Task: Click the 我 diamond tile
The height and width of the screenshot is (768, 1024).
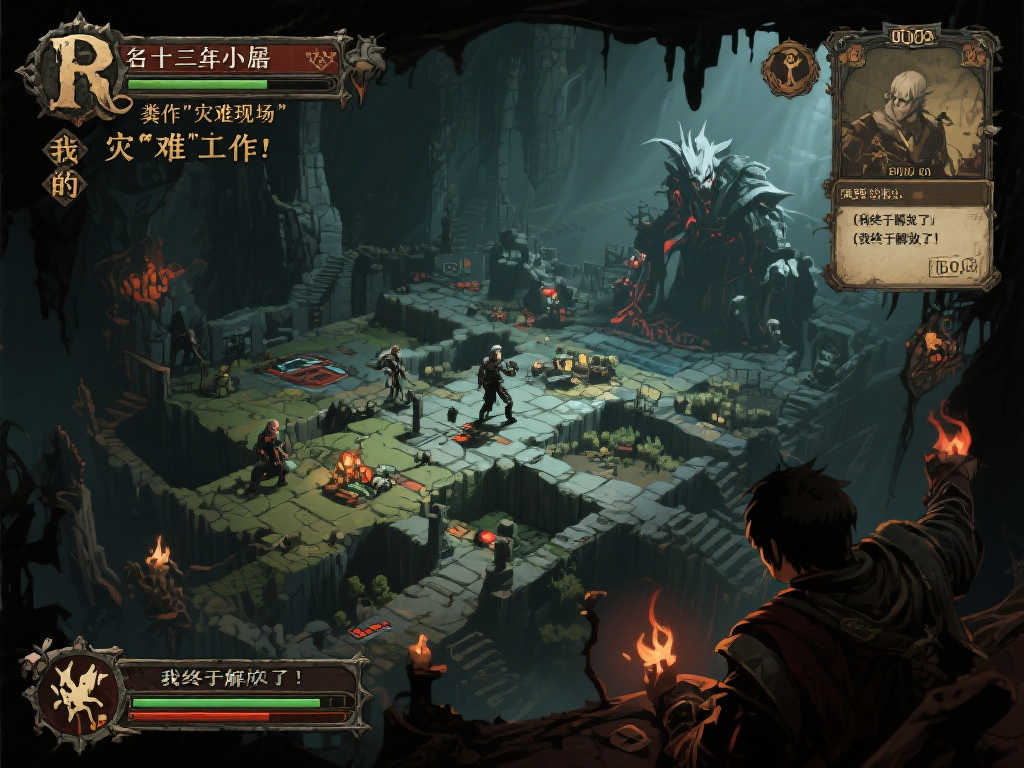Action: pos(64,151)
